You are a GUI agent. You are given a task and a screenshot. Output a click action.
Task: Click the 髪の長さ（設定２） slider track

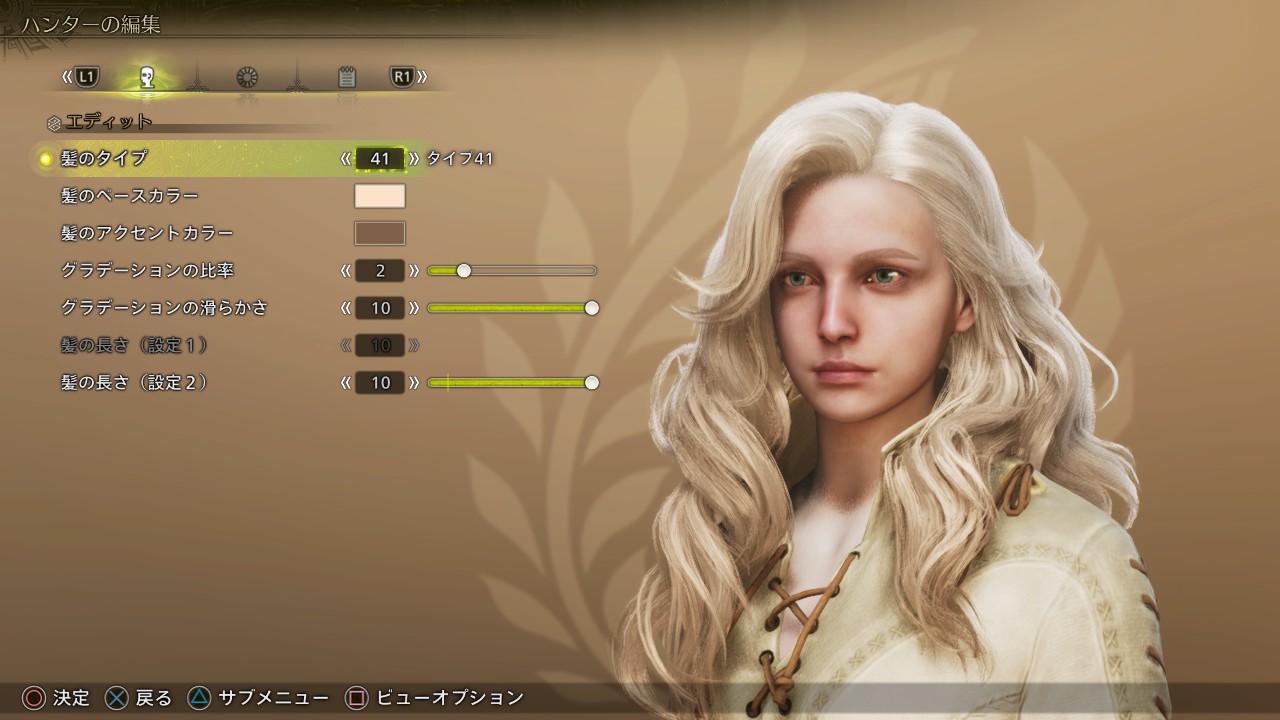512,383
